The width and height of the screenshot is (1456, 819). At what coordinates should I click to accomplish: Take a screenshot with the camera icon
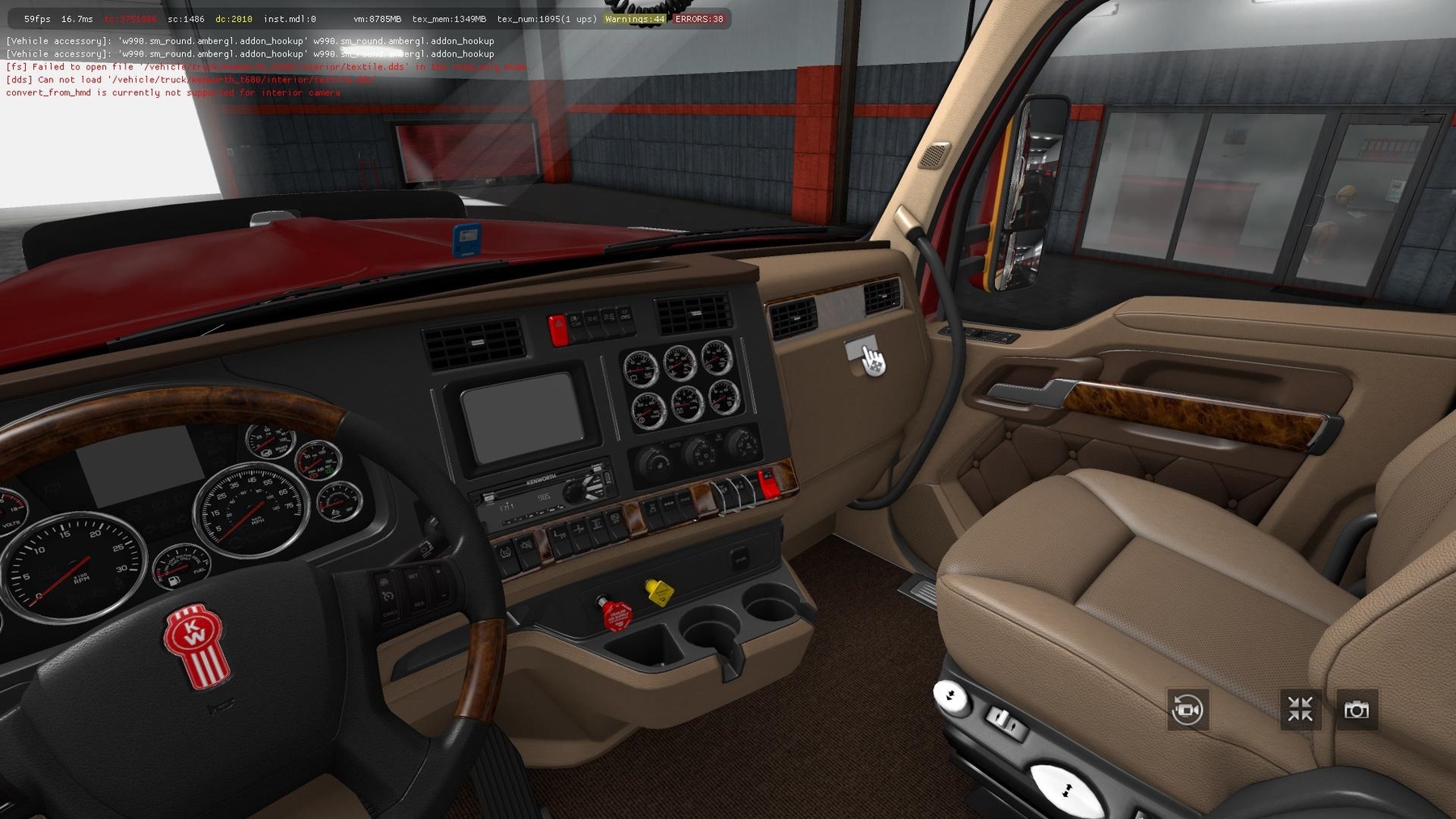coord(1356,709)
